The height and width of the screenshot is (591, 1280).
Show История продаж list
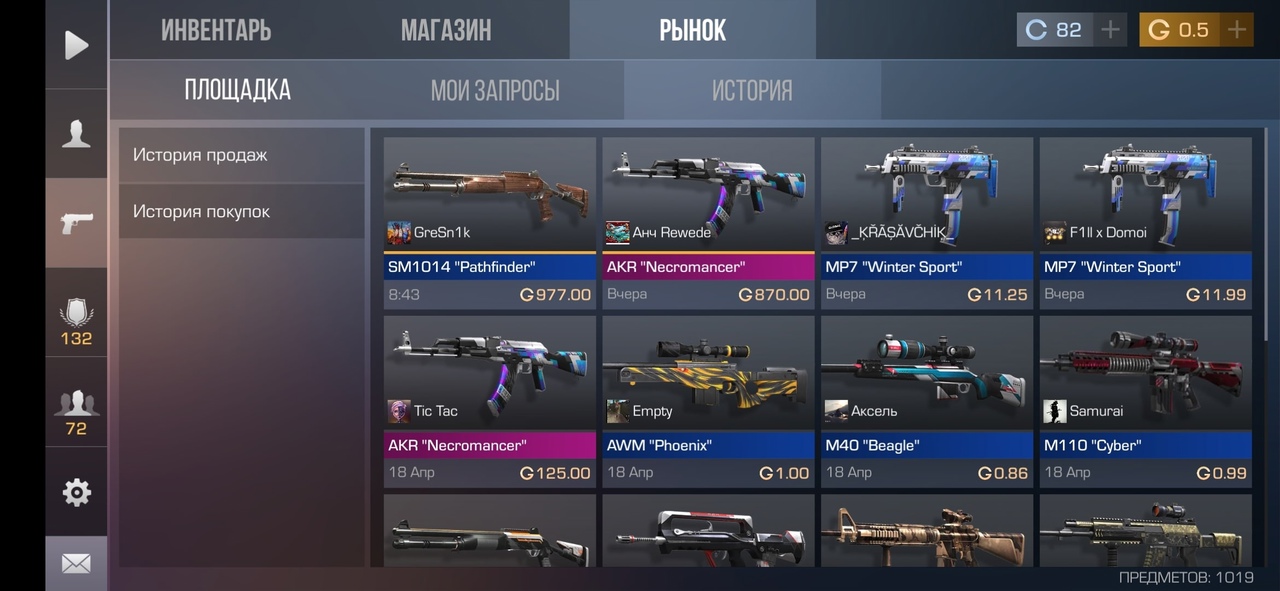pos(241,155)
